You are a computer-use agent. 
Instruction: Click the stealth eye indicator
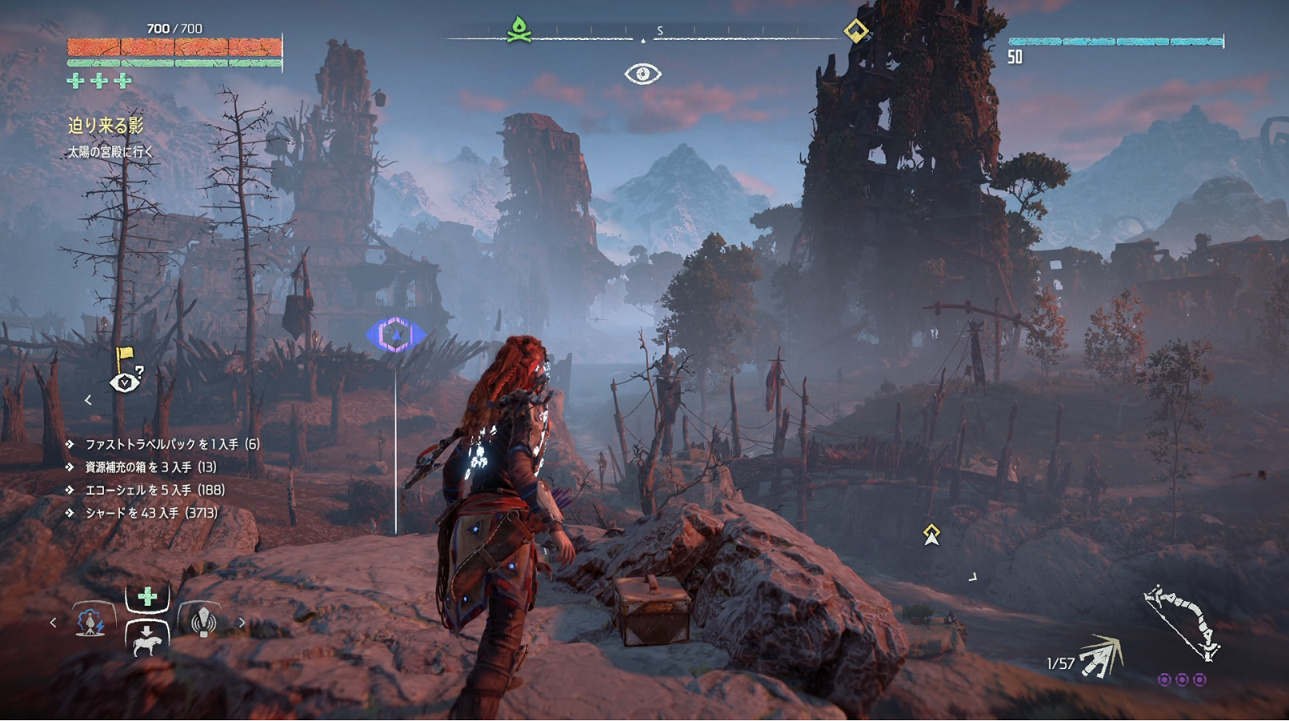[643, 74]
